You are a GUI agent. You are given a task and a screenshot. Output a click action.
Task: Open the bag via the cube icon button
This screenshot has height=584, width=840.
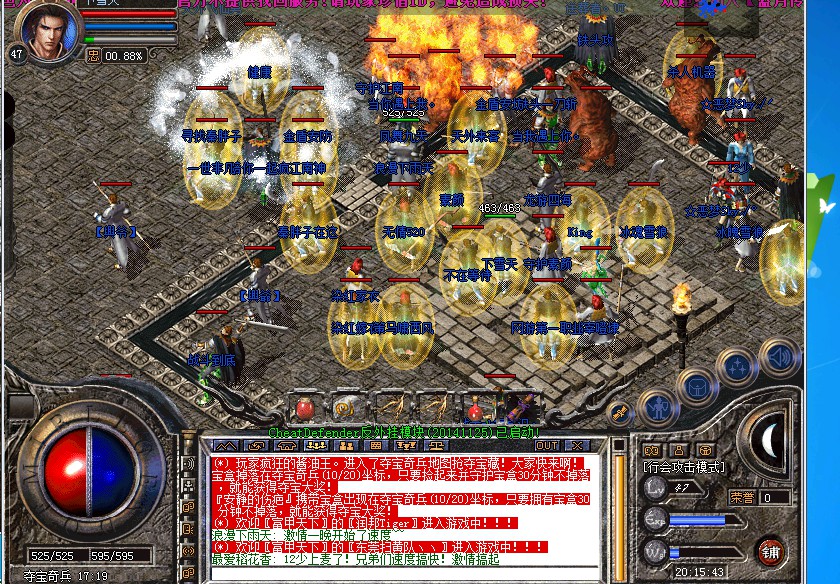pyautogui.click(x=695, y=386)
